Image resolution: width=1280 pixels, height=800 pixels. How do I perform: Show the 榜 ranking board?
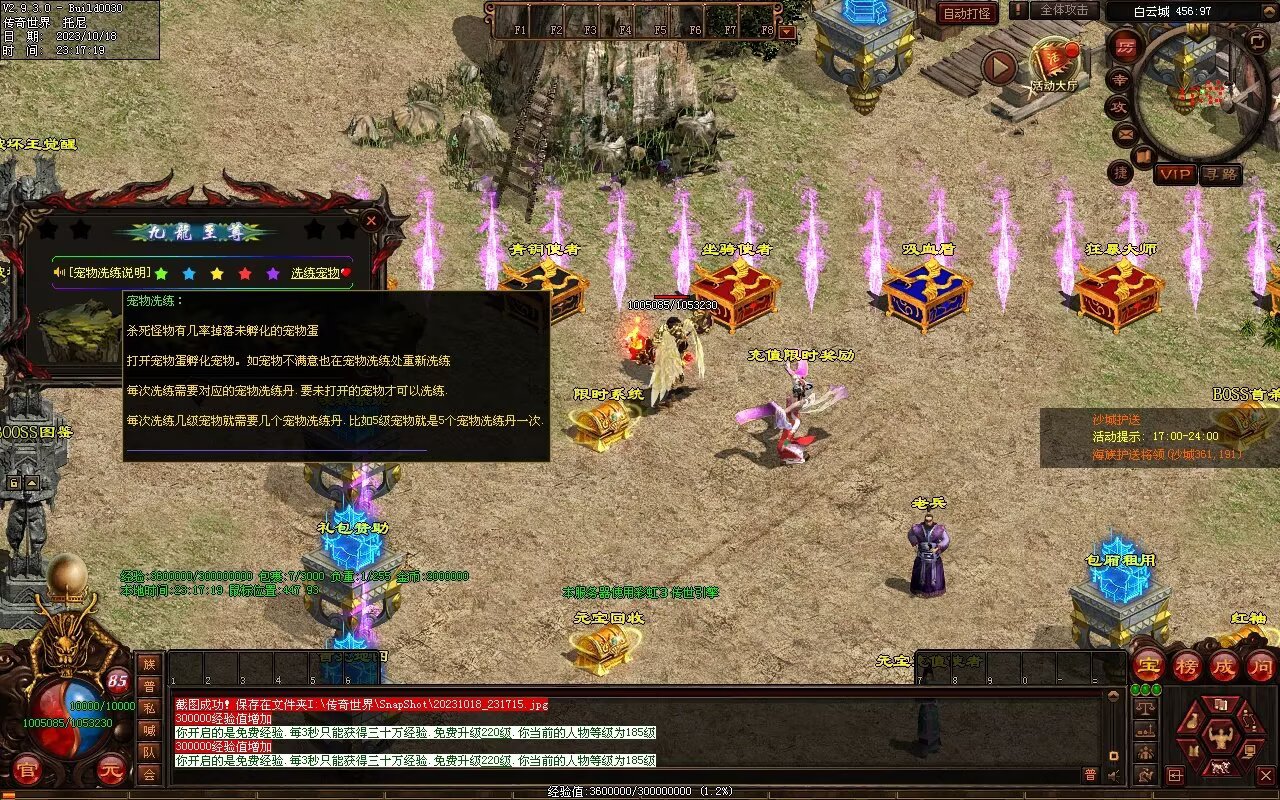[x=1186, y=665]
